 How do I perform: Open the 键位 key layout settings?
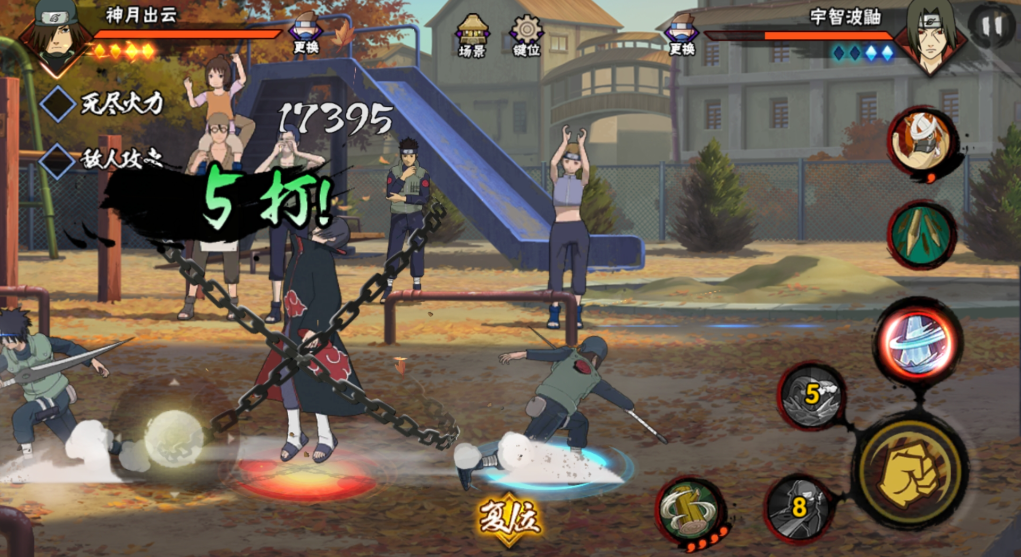click(526, 35)
